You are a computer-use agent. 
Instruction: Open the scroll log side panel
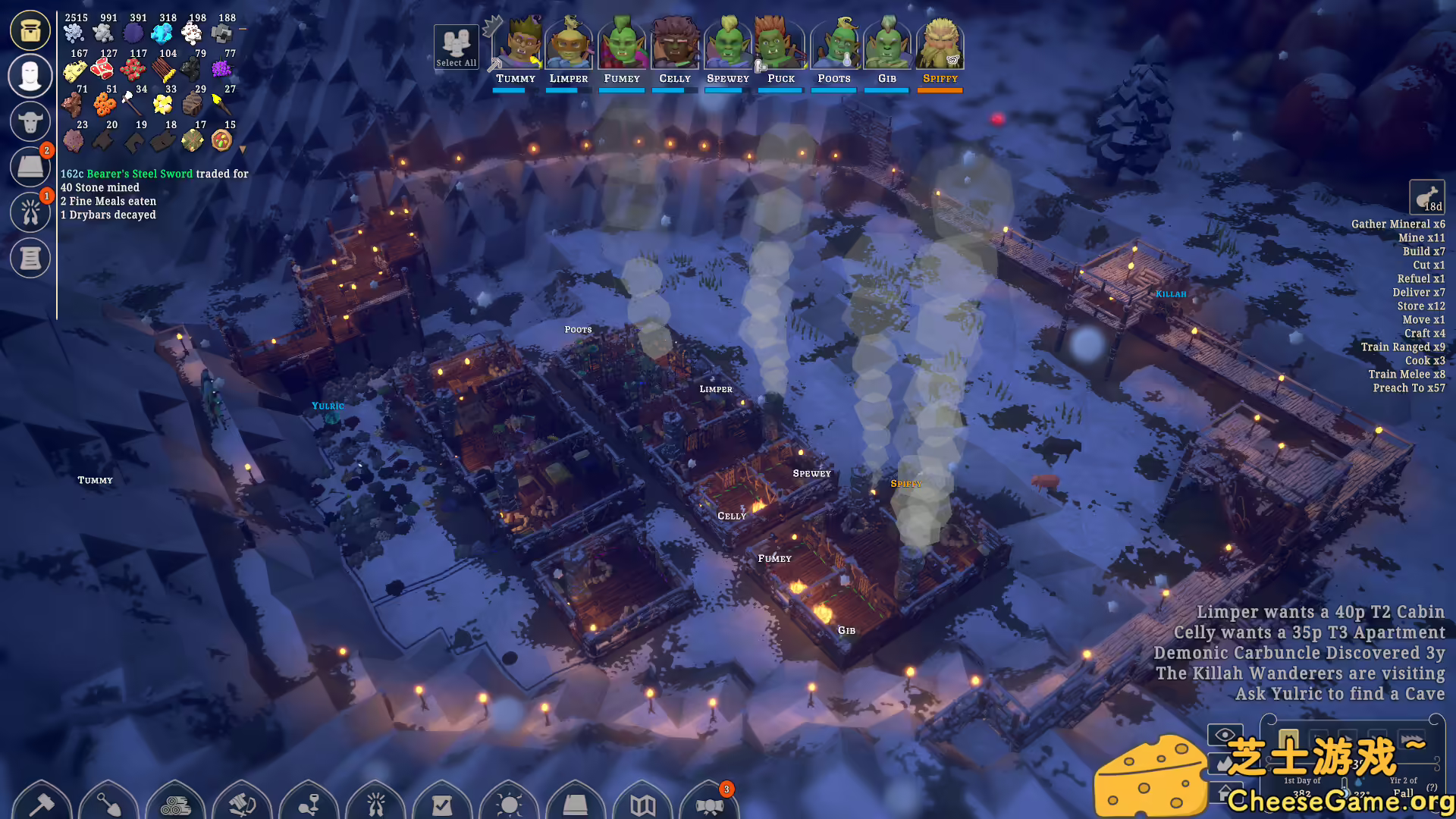click(x=30, y=258)
